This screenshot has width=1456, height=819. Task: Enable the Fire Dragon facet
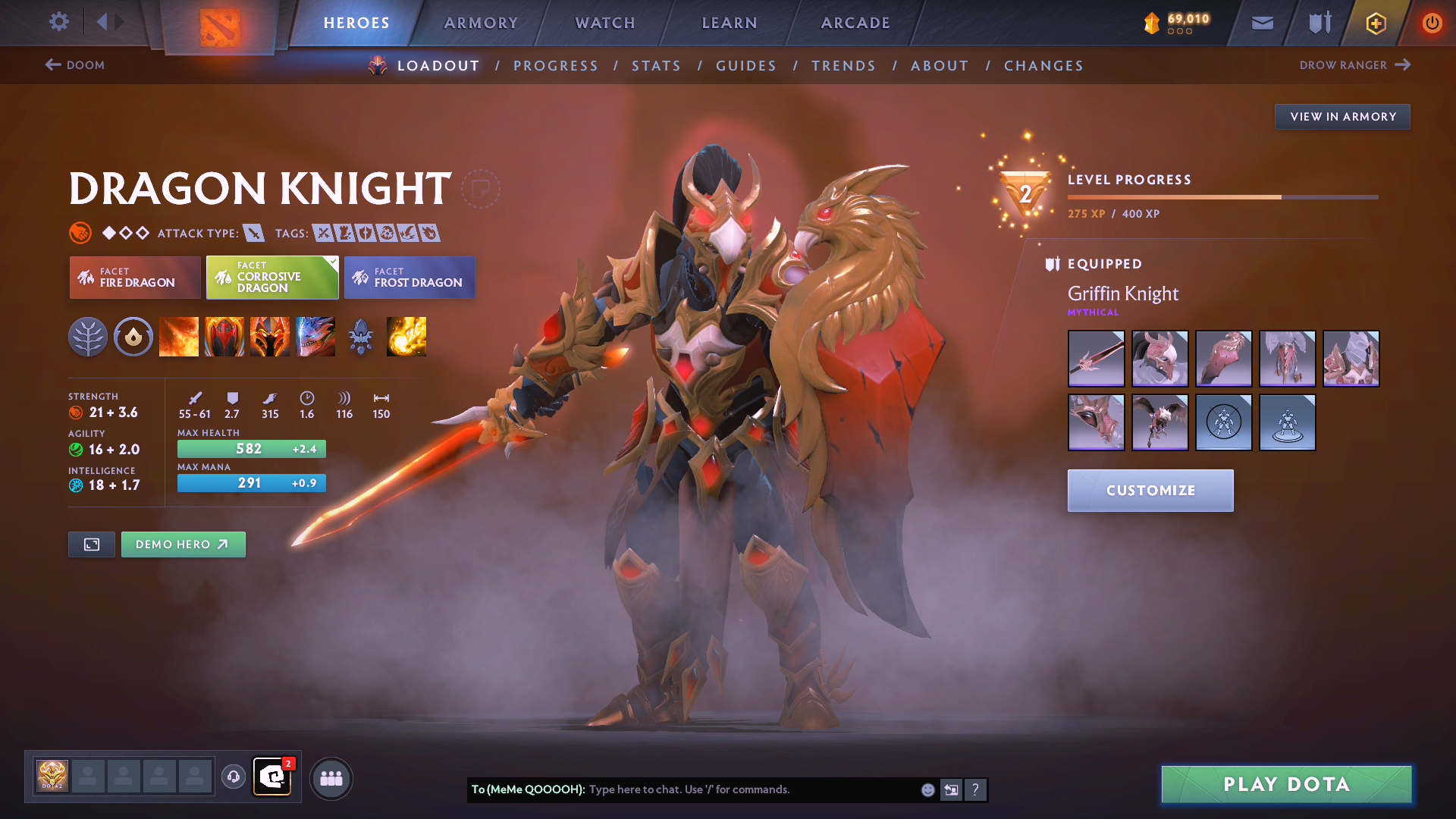[x=134, y=278]
